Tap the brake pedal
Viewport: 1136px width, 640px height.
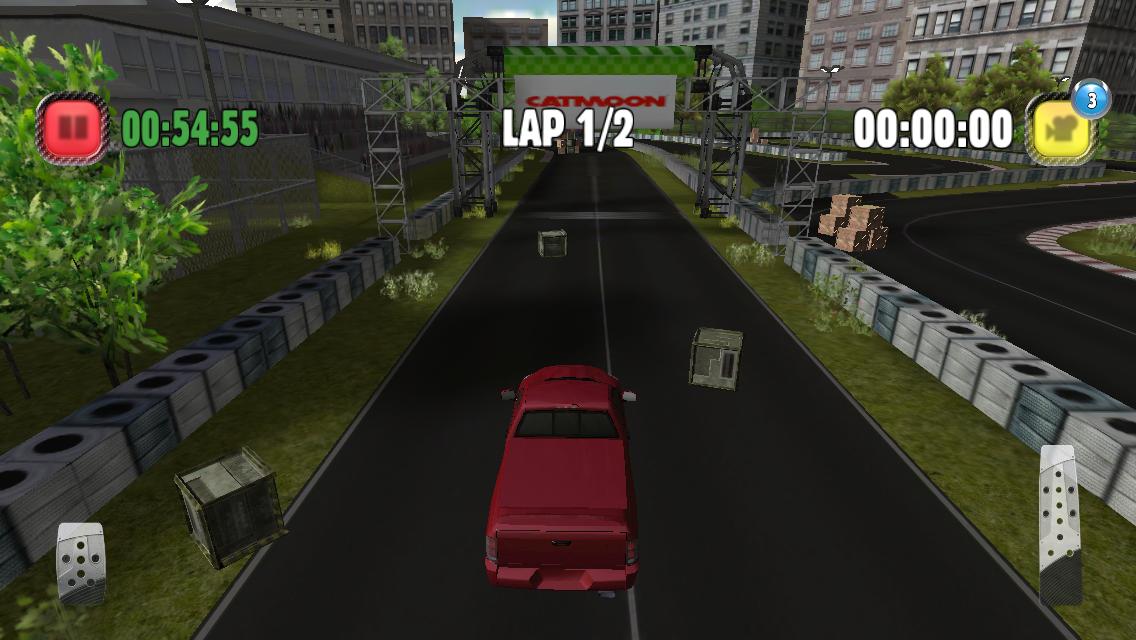(80, 563)
